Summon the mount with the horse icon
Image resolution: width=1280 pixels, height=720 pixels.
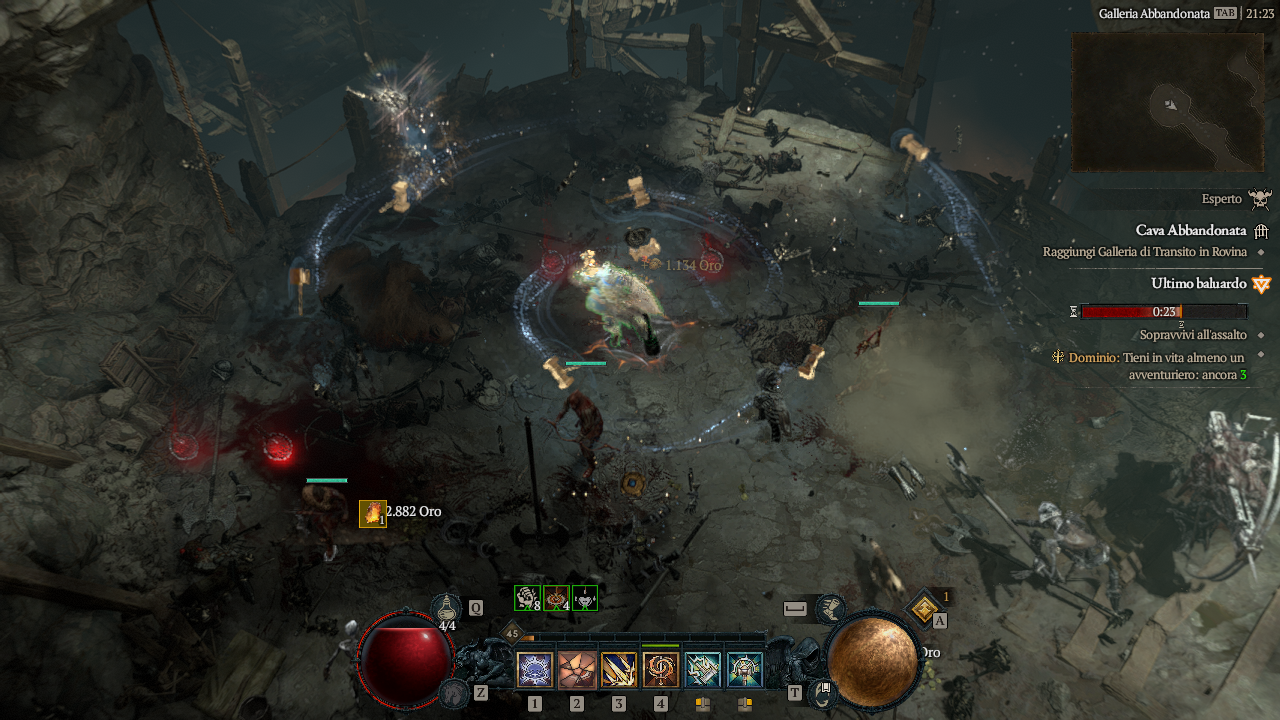[x=455, y=692]
